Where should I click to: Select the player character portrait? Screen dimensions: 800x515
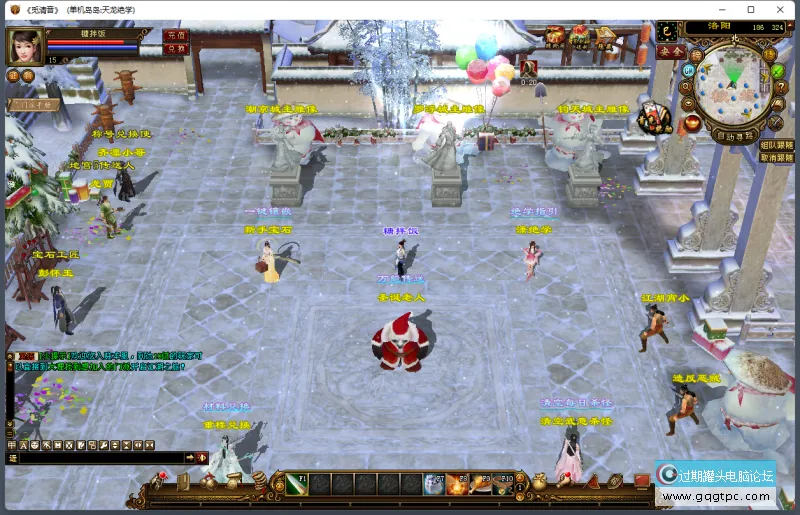(25, 47)
